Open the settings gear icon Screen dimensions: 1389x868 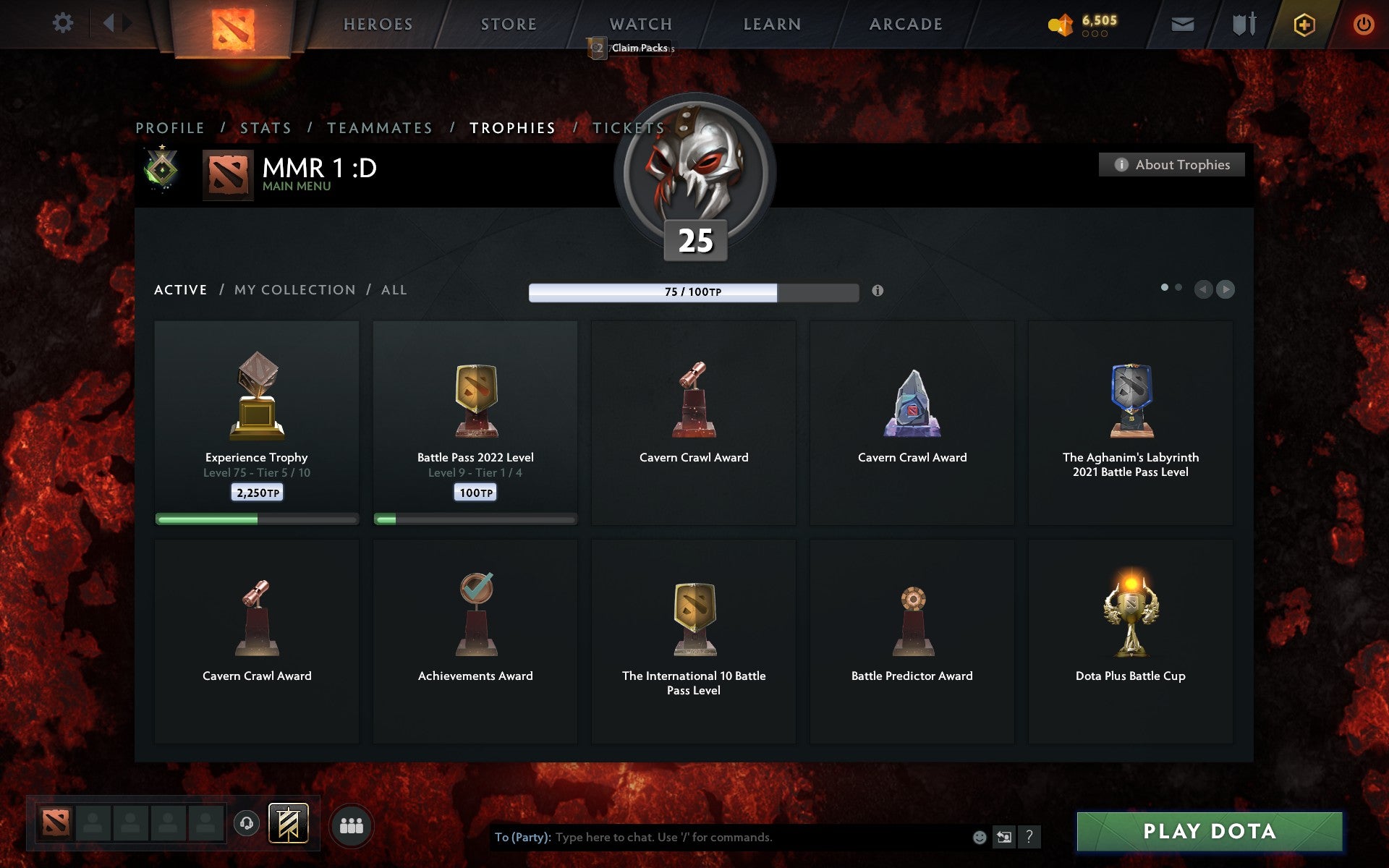64,23
